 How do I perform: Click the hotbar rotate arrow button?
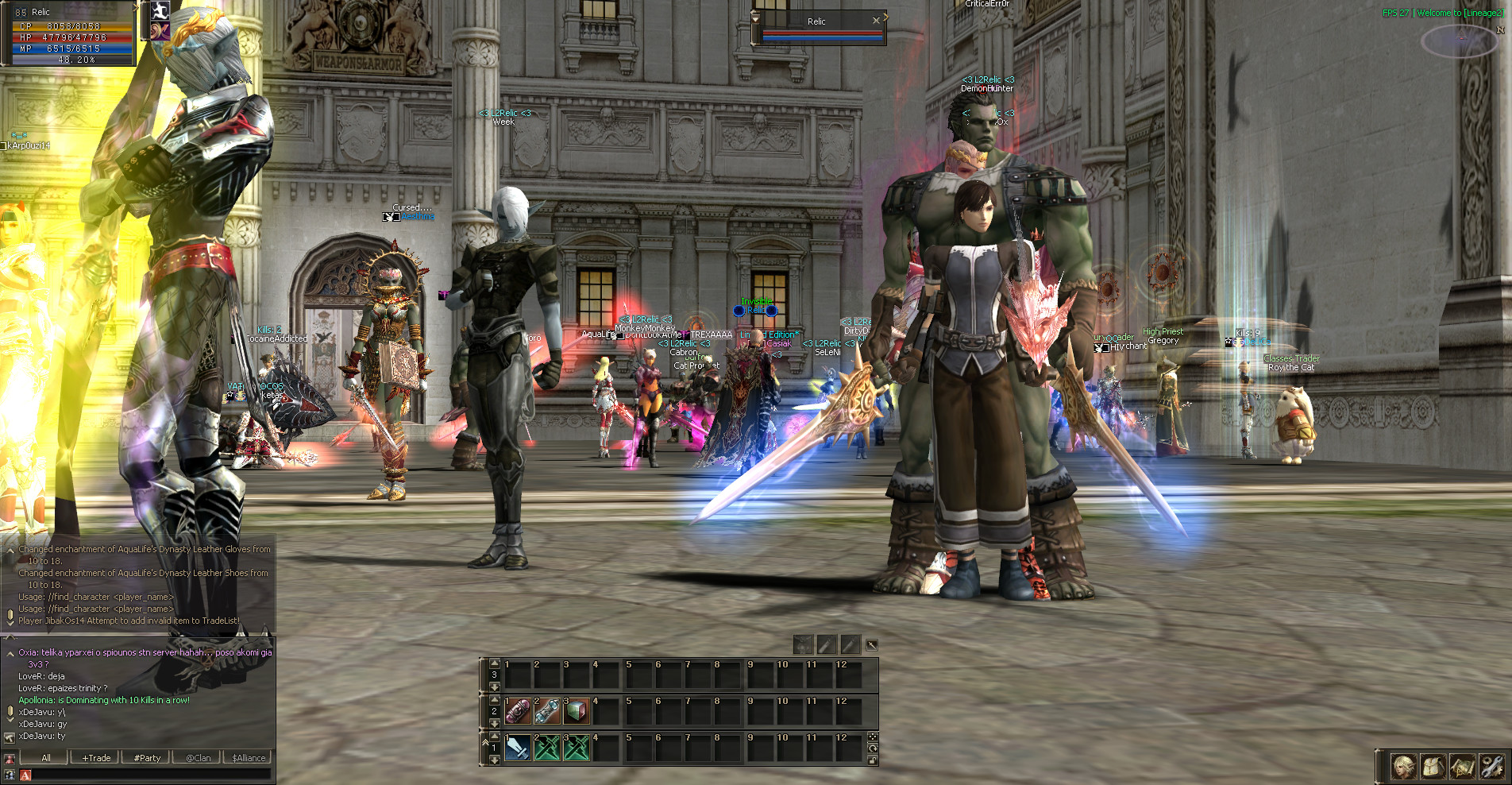click(x=873, y=748)
